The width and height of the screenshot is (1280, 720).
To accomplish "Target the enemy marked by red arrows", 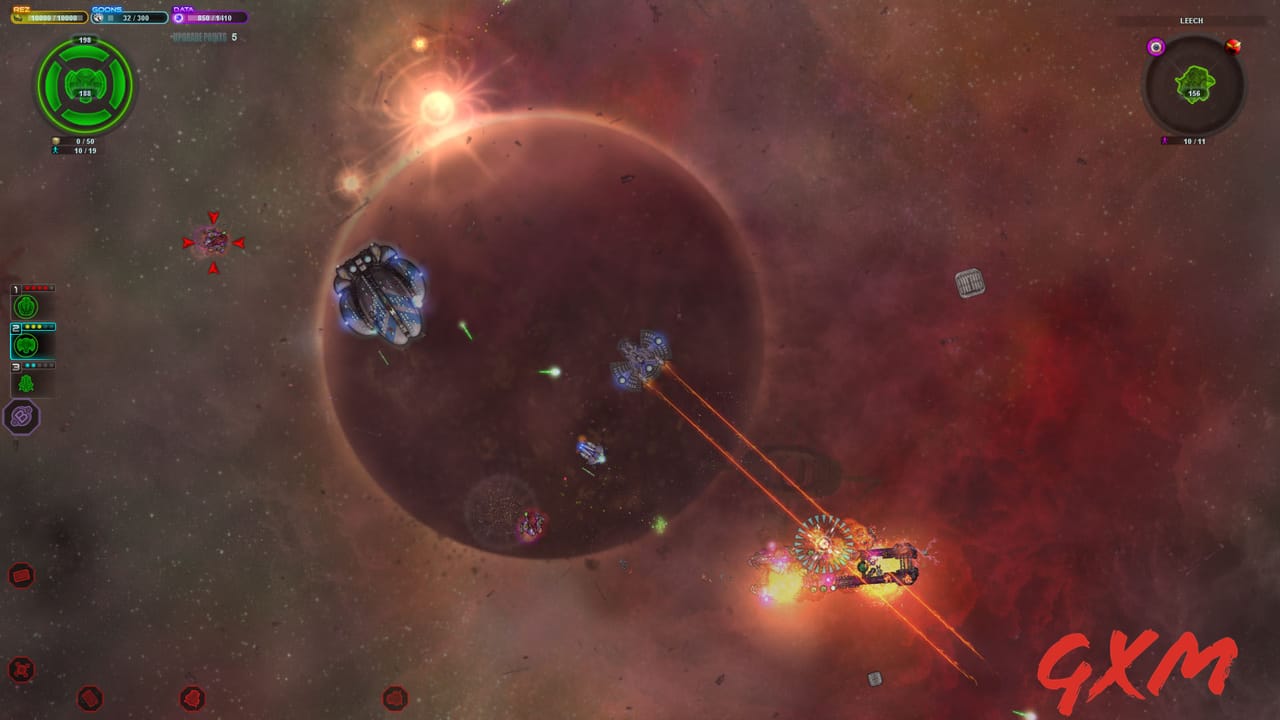I will 214,240.
